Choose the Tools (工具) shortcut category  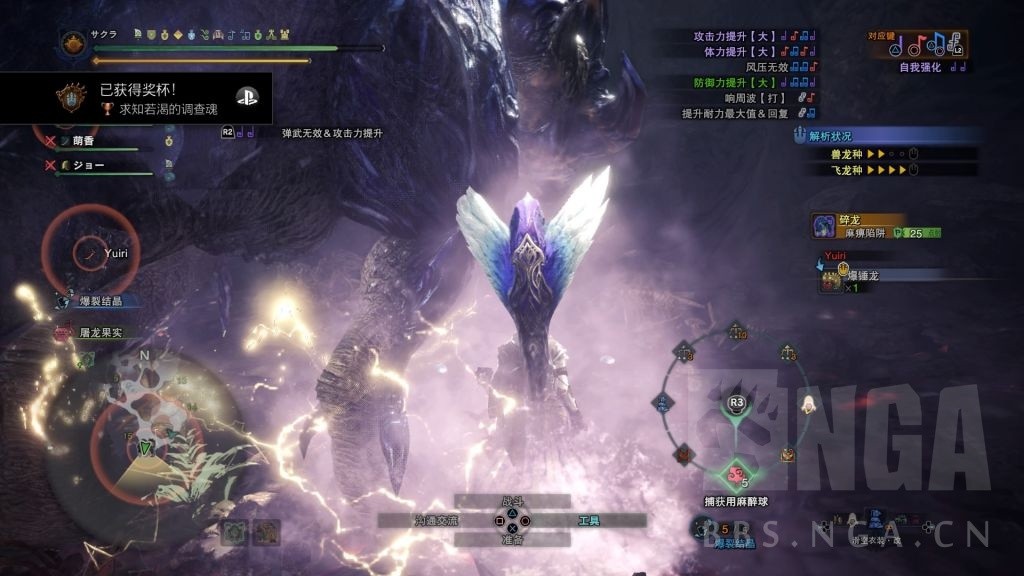[x=589, y=521]
